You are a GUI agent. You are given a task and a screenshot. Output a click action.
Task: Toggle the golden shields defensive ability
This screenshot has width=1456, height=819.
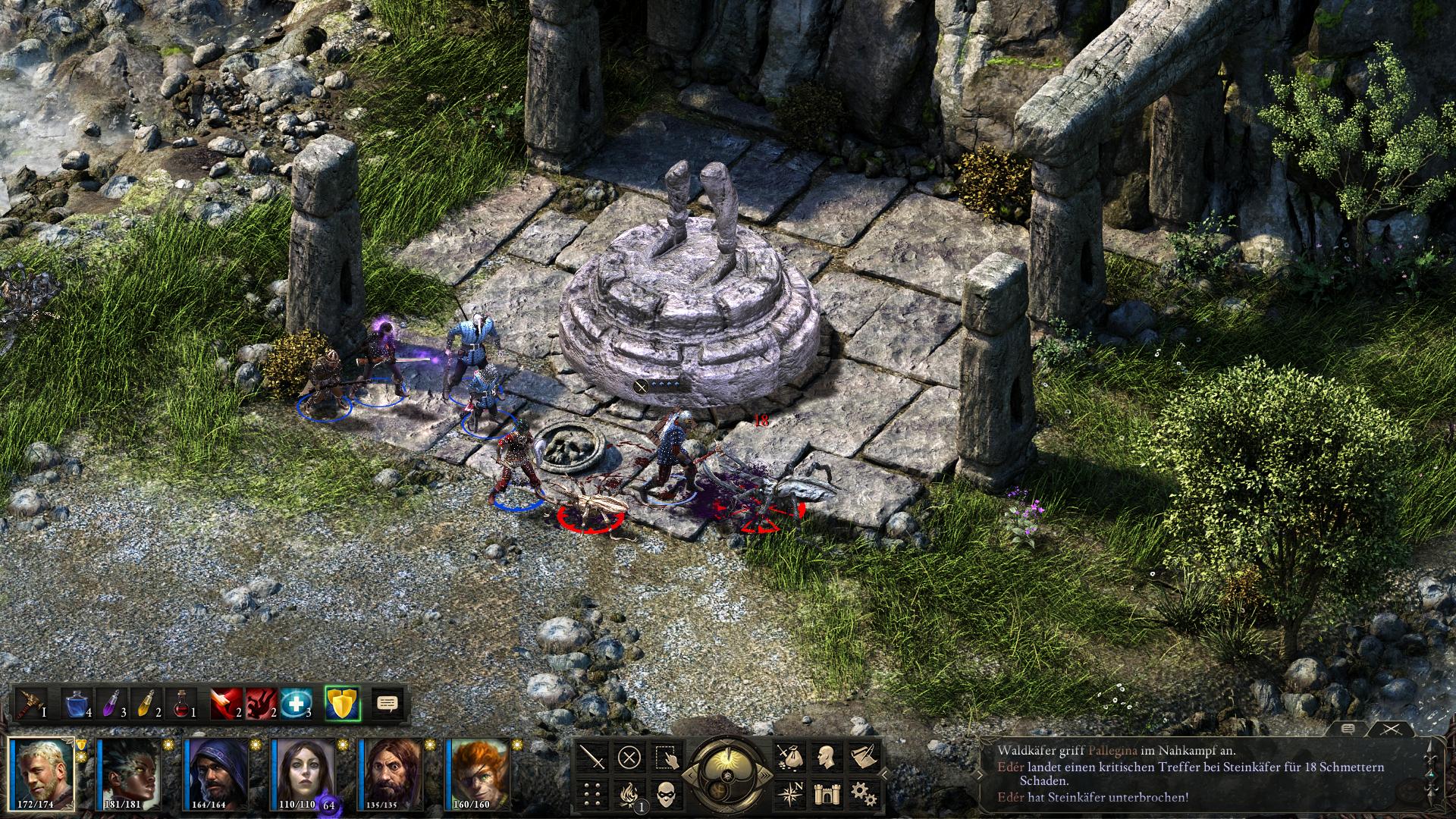point(342,704)
